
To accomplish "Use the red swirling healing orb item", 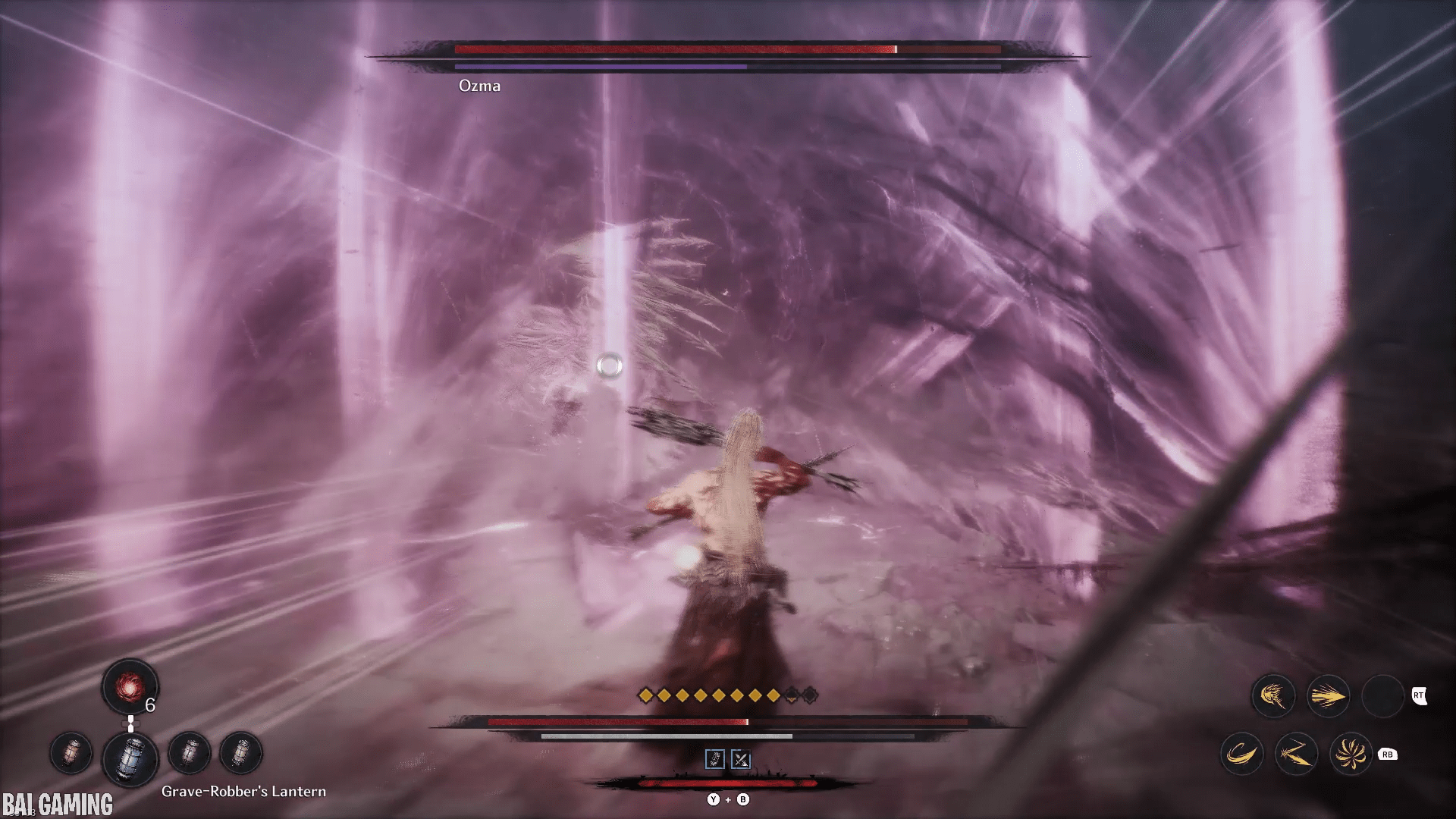I will [x=130, y=686].
